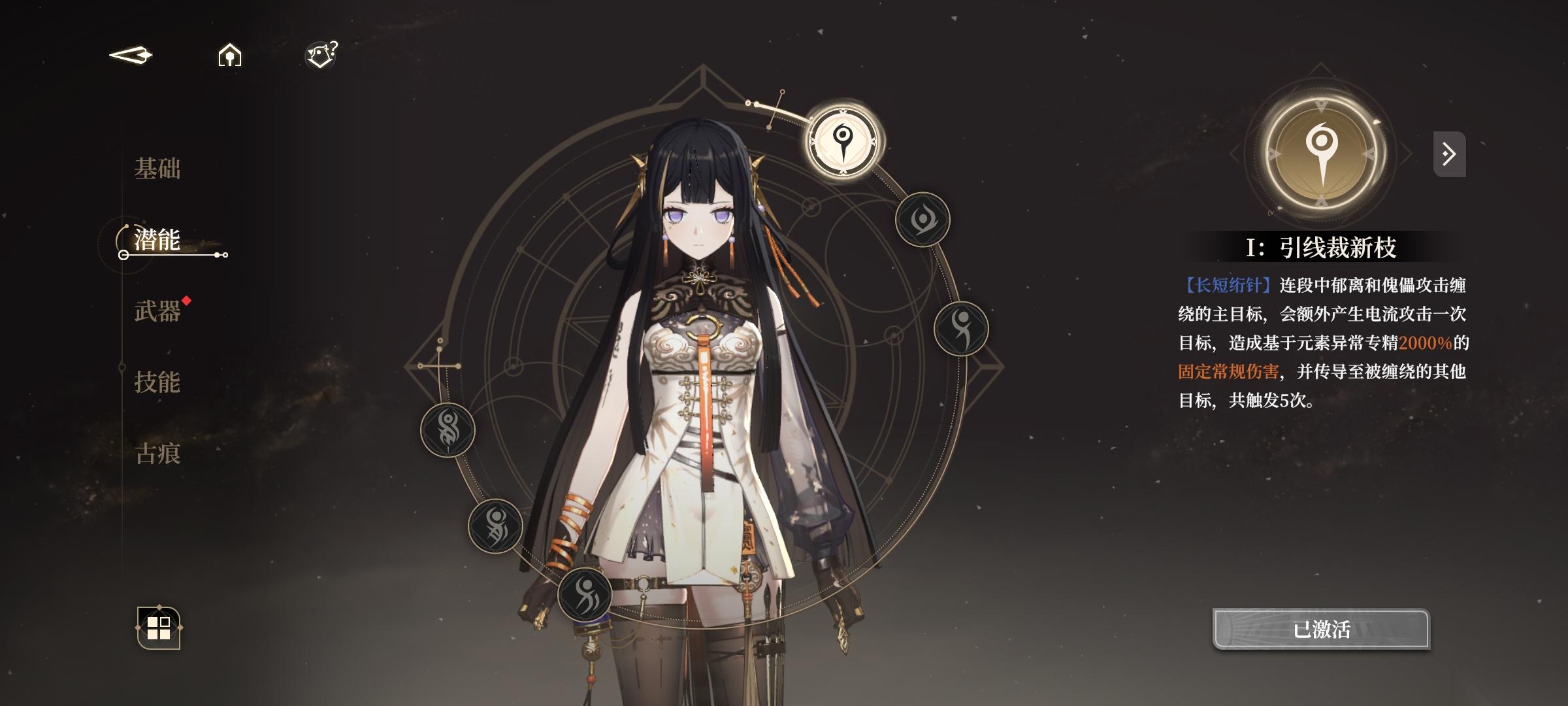Switch to the 古痕 tab
The height and width of the screenshot is (706, 1568).
(157, 454)
